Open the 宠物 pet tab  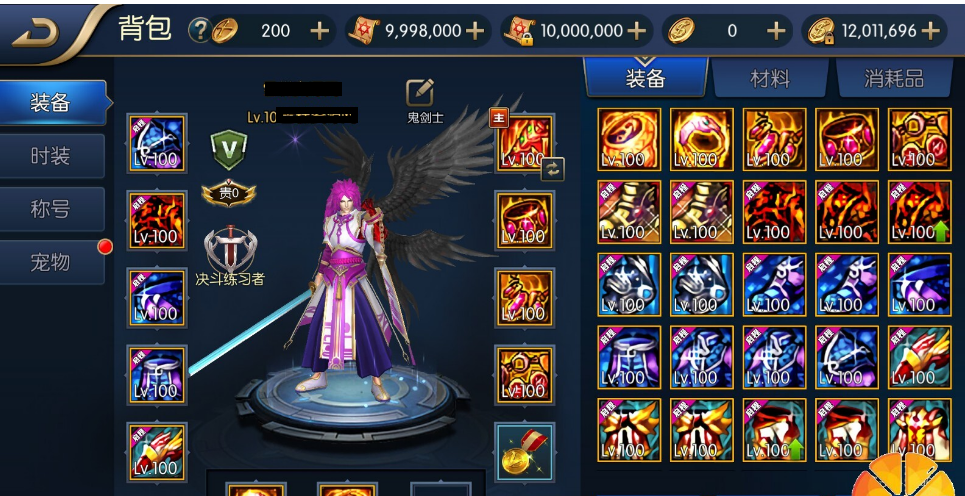52,262
